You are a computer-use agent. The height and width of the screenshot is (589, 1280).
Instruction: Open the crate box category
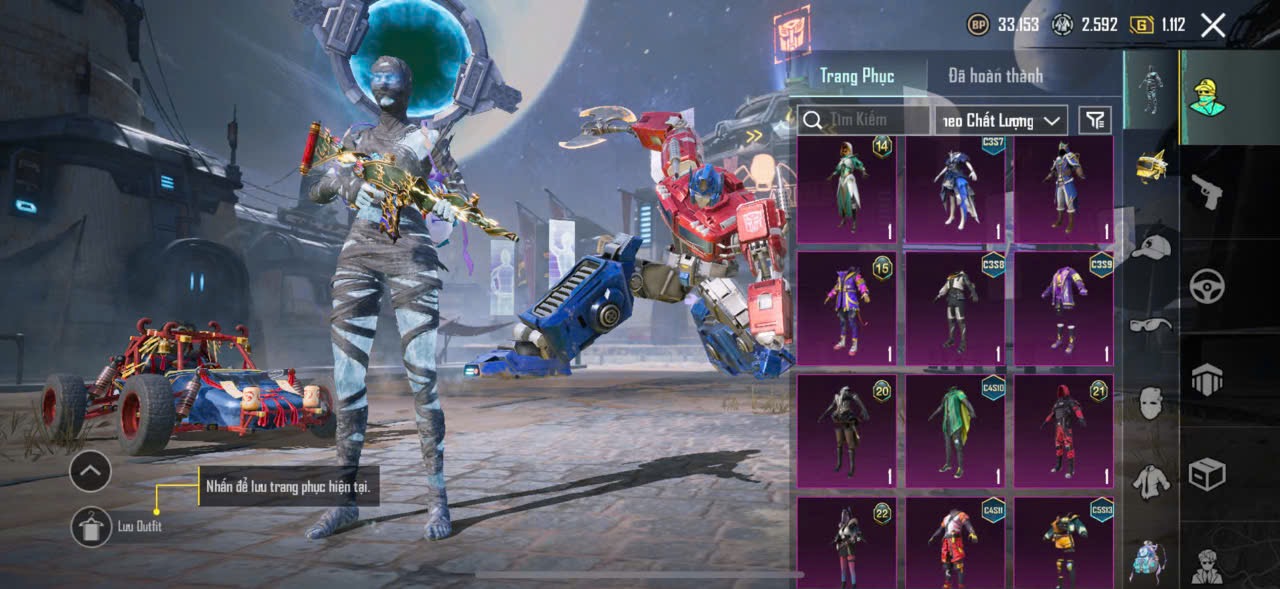[x=1207, y=473]
